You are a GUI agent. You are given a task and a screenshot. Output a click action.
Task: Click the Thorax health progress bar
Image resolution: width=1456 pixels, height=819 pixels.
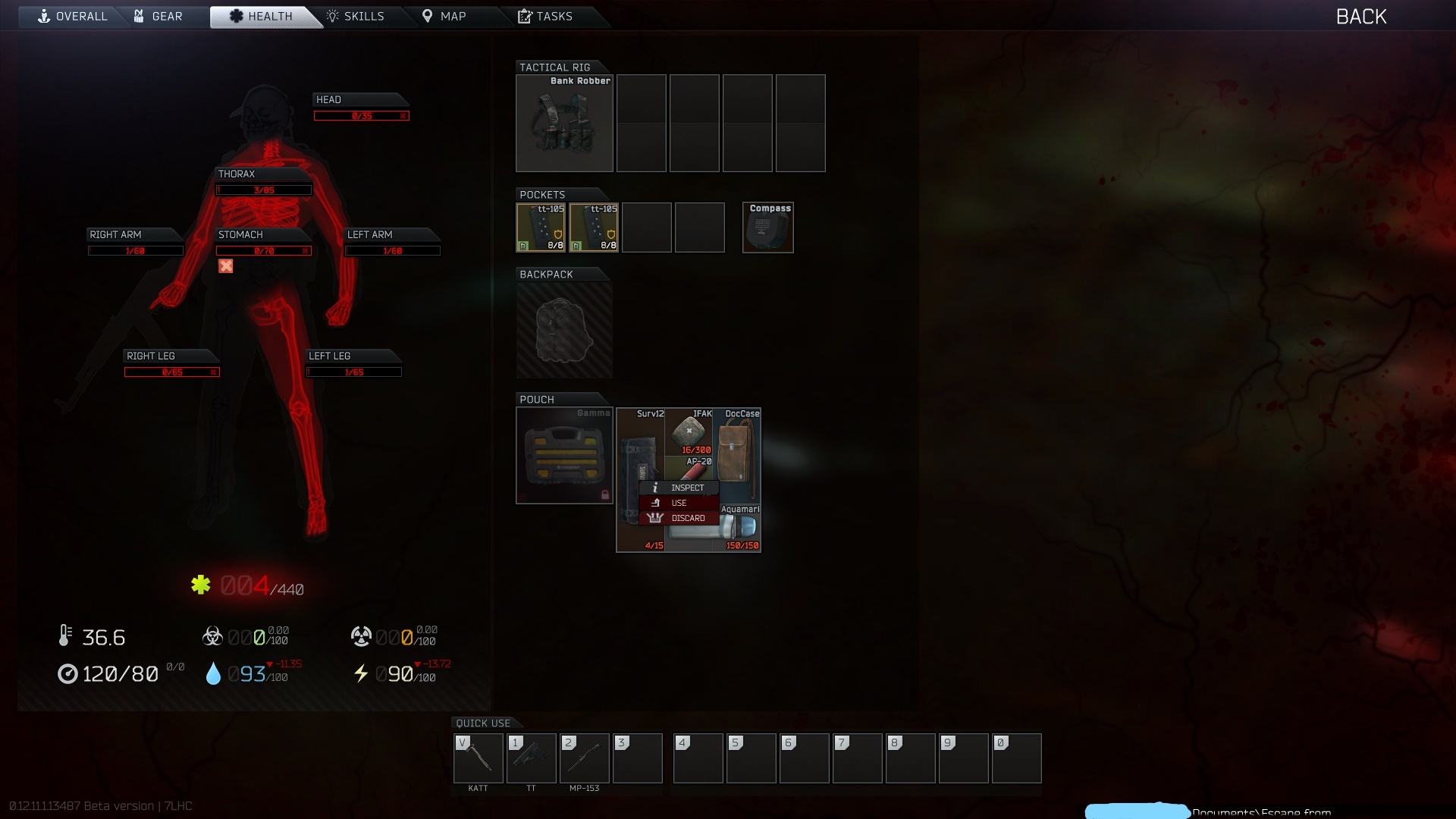tap(263, 190)
